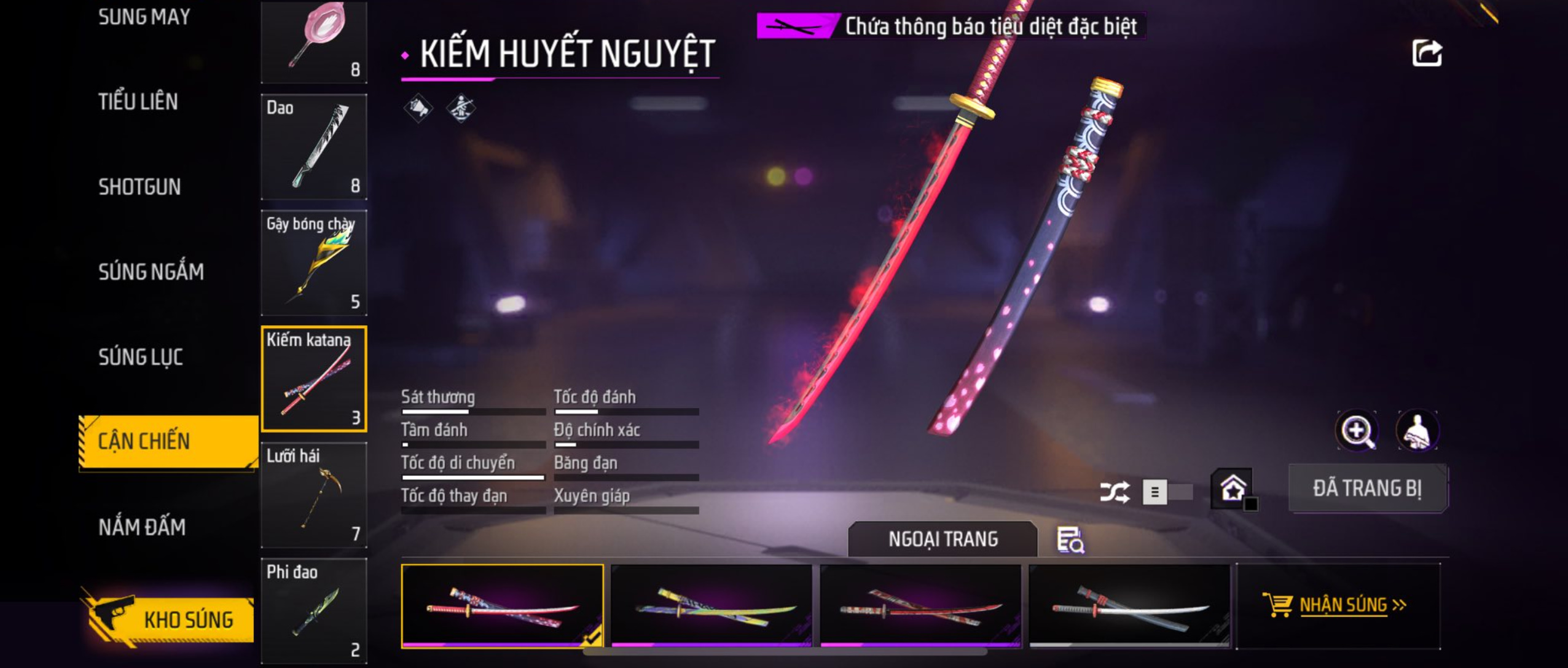Select the Kiếm katana slot
Screen dimensions: 1568x668
point(314,379)
